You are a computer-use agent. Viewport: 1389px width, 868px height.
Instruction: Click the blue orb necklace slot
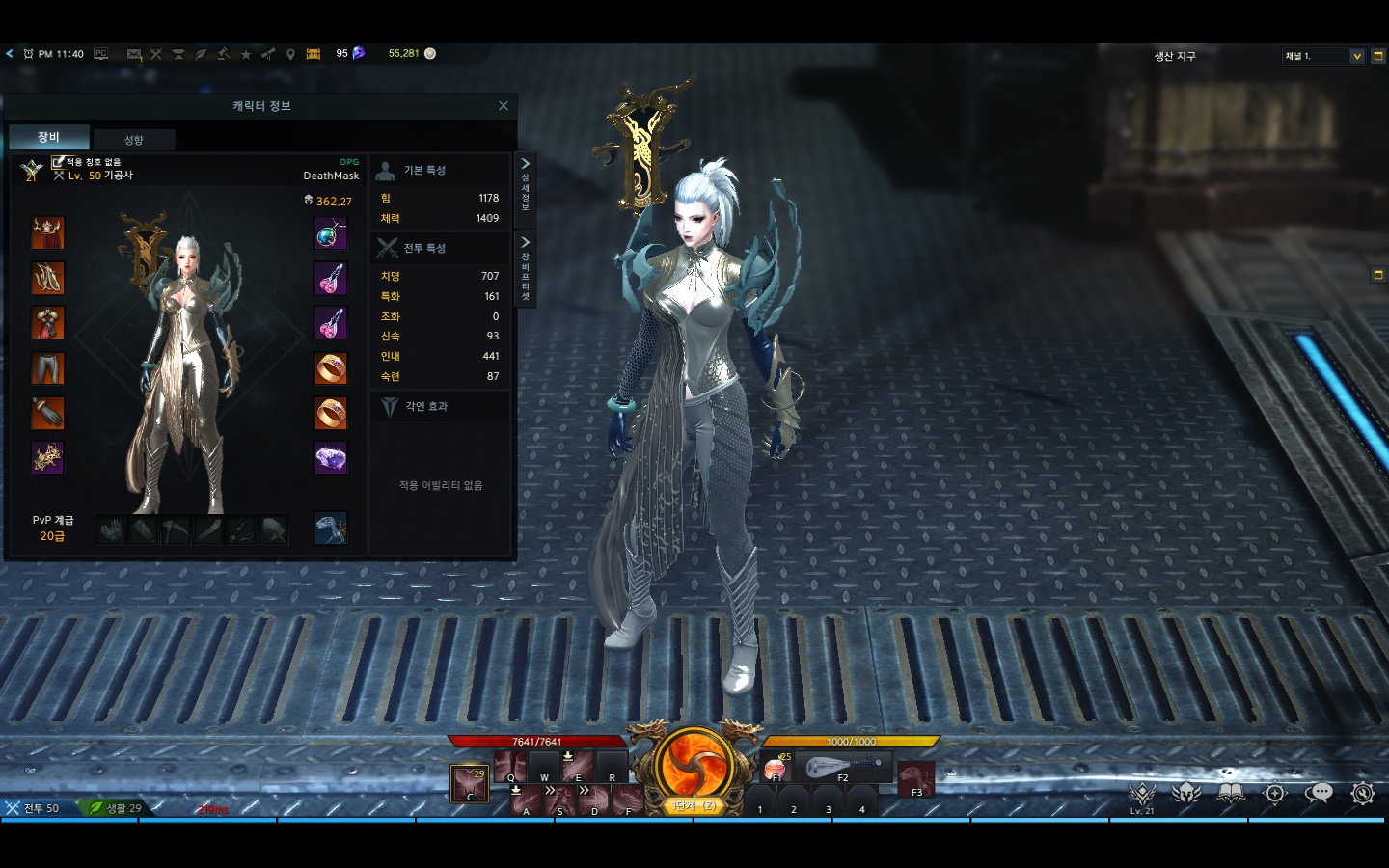[330, 234]
